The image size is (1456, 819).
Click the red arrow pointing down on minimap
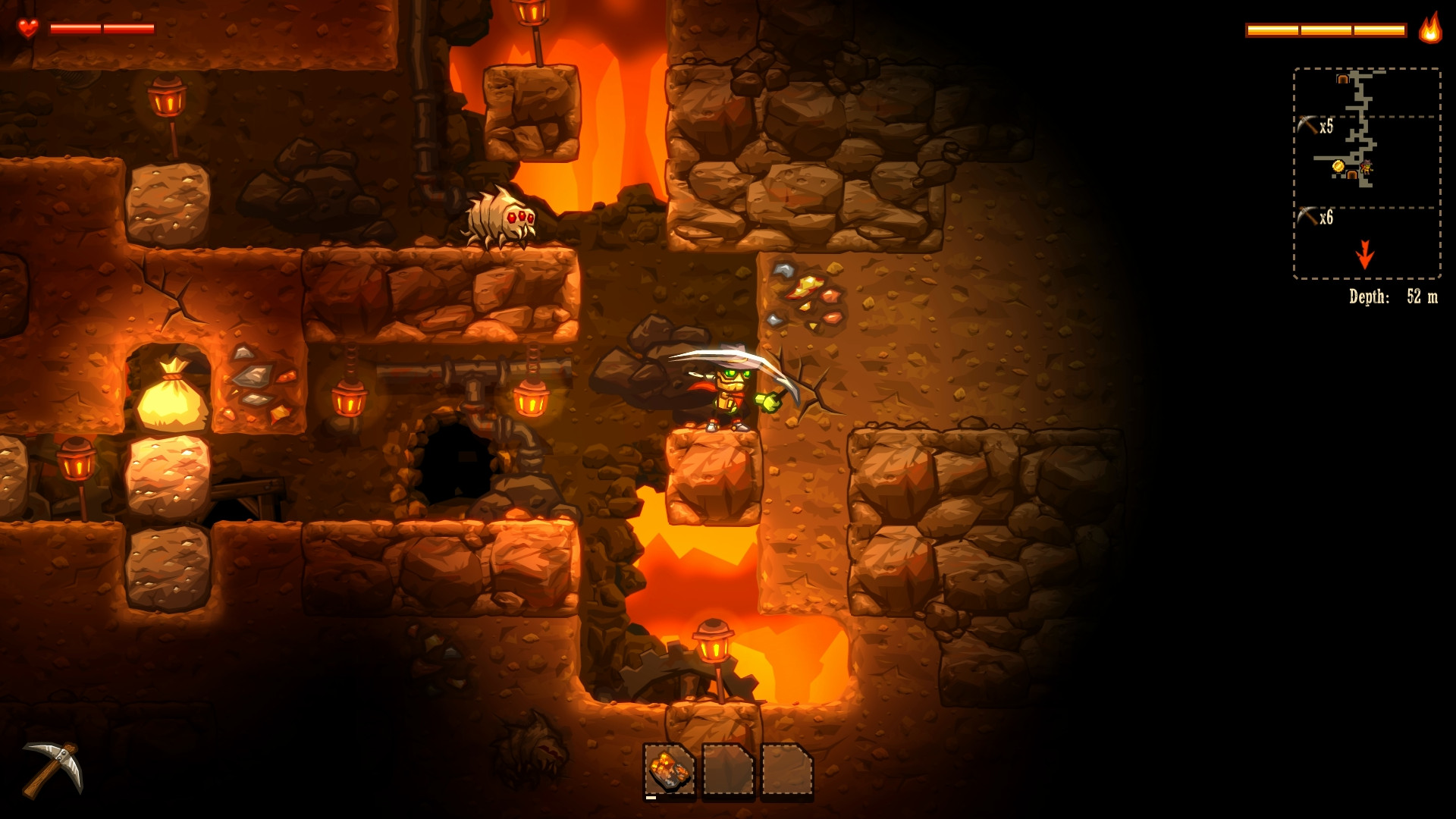pos(1366,253)
